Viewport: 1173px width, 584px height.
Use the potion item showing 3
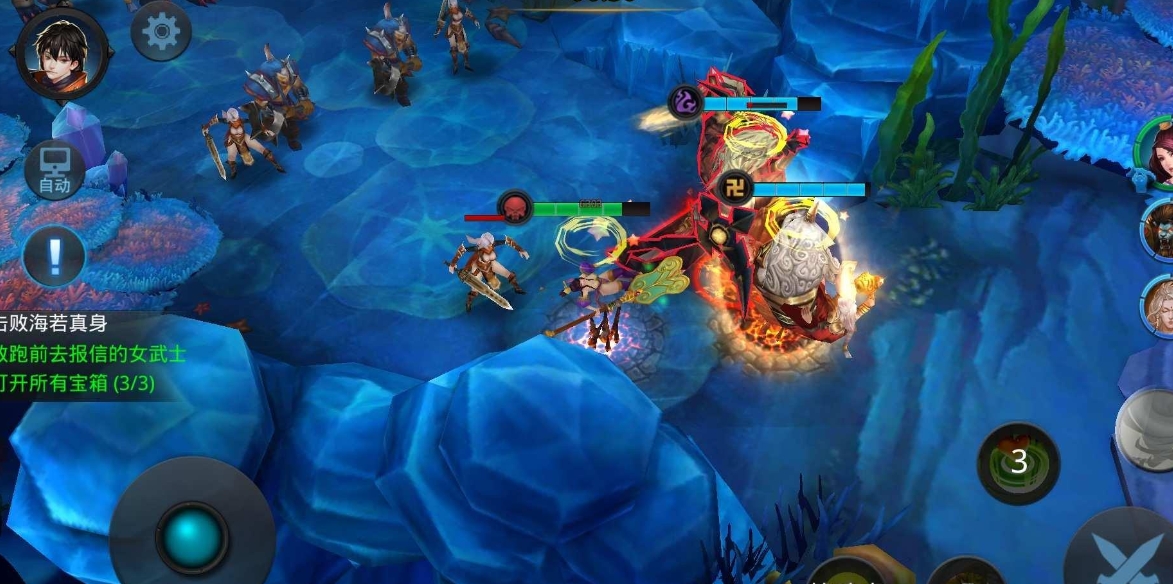[1018, 462]
